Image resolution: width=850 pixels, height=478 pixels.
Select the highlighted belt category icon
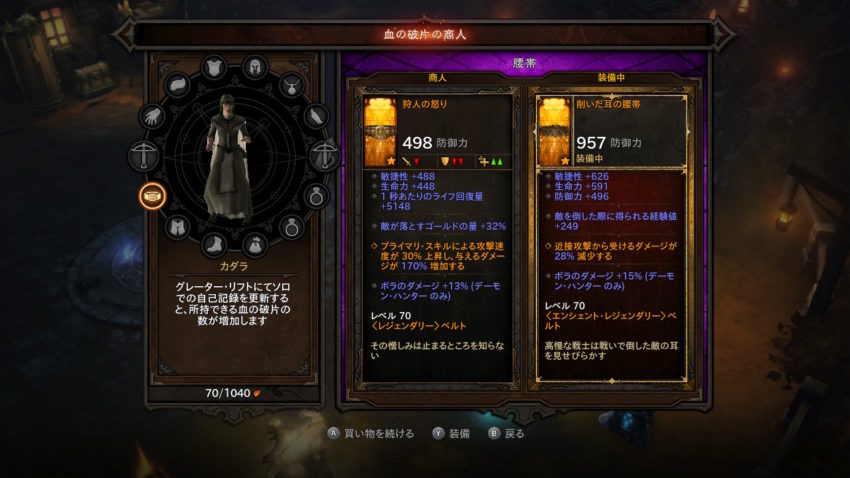tap(153, 194)
